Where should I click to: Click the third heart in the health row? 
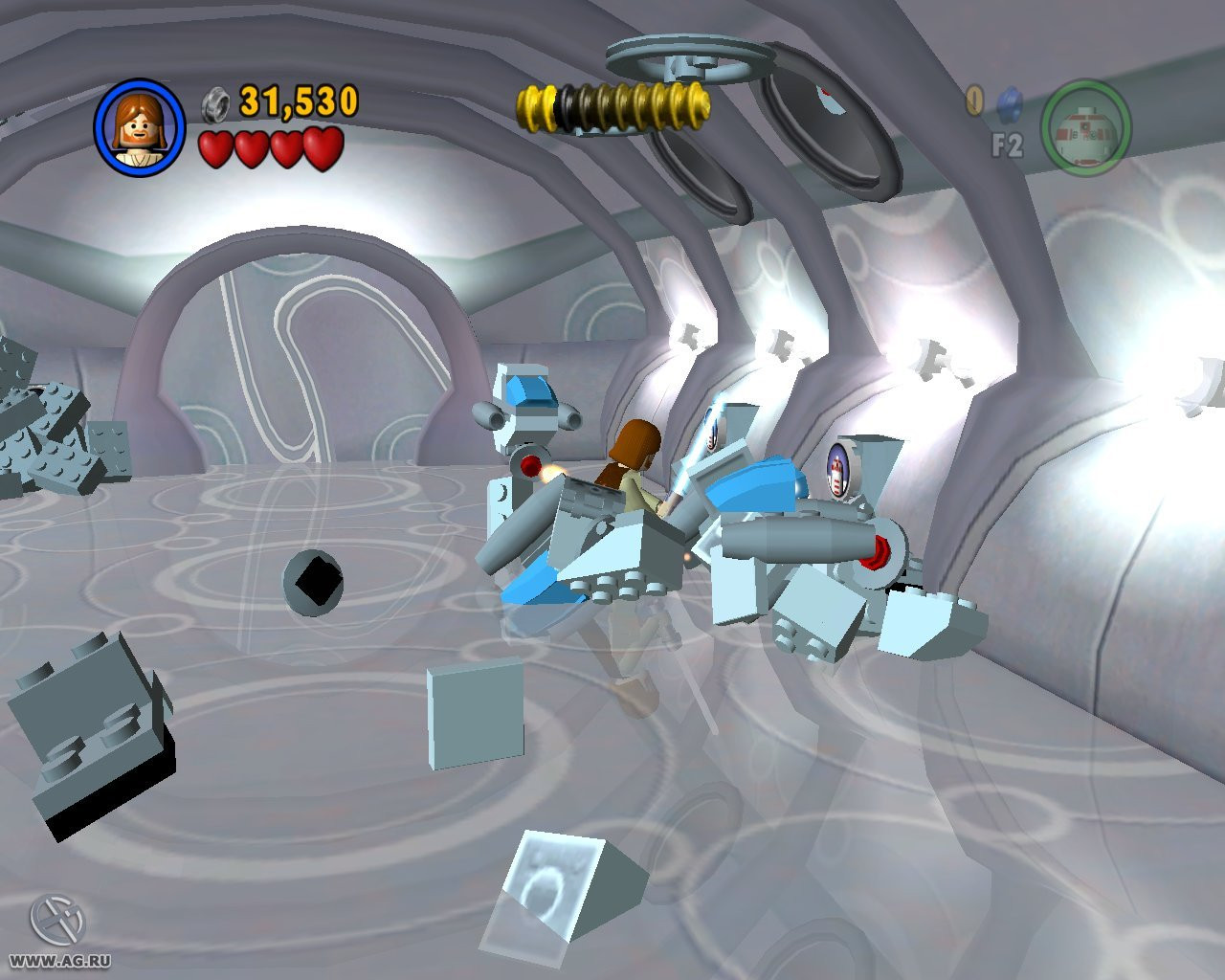coord(287,149)
